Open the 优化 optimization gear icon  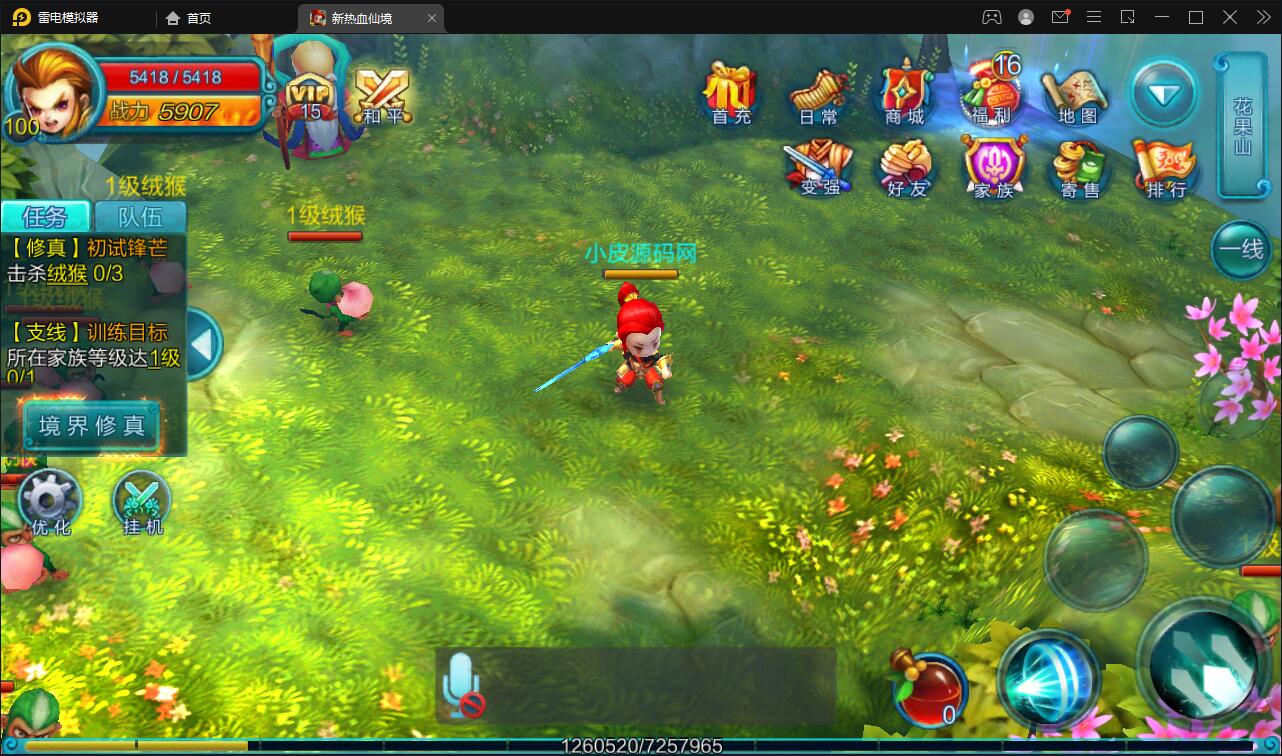tap(50, 502)
